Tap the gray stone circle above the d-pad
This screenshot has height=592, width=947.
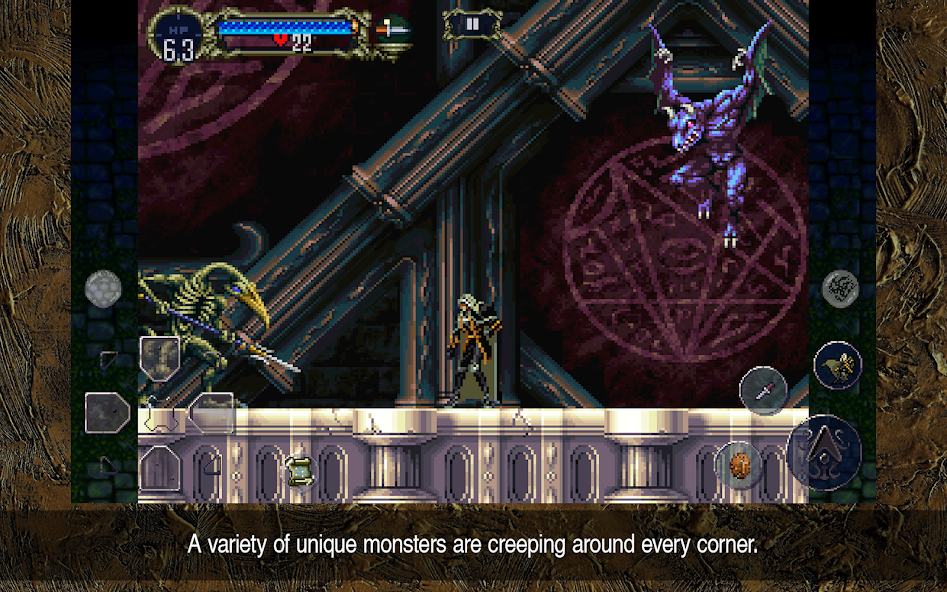[x=103, y=289]
